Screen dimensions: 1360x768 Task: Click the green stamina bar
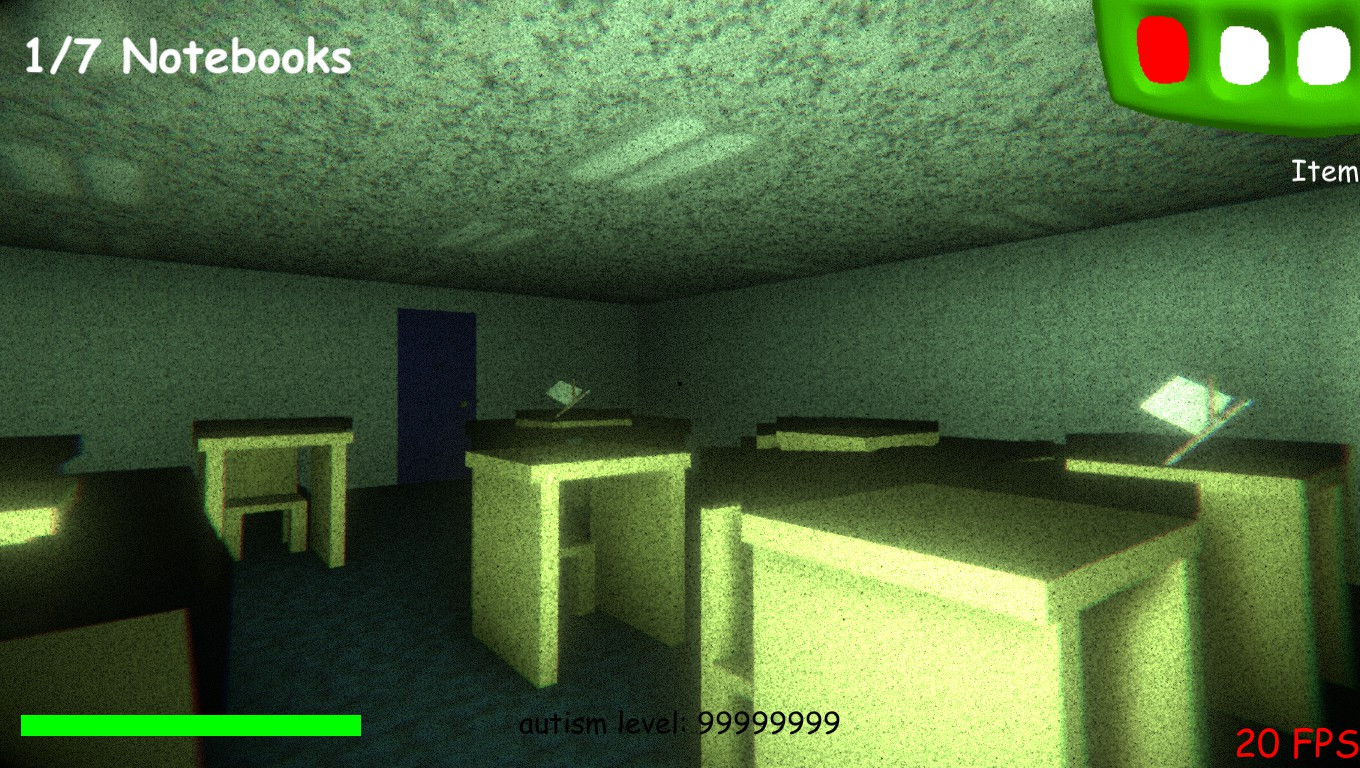click(x=190, y=723)
